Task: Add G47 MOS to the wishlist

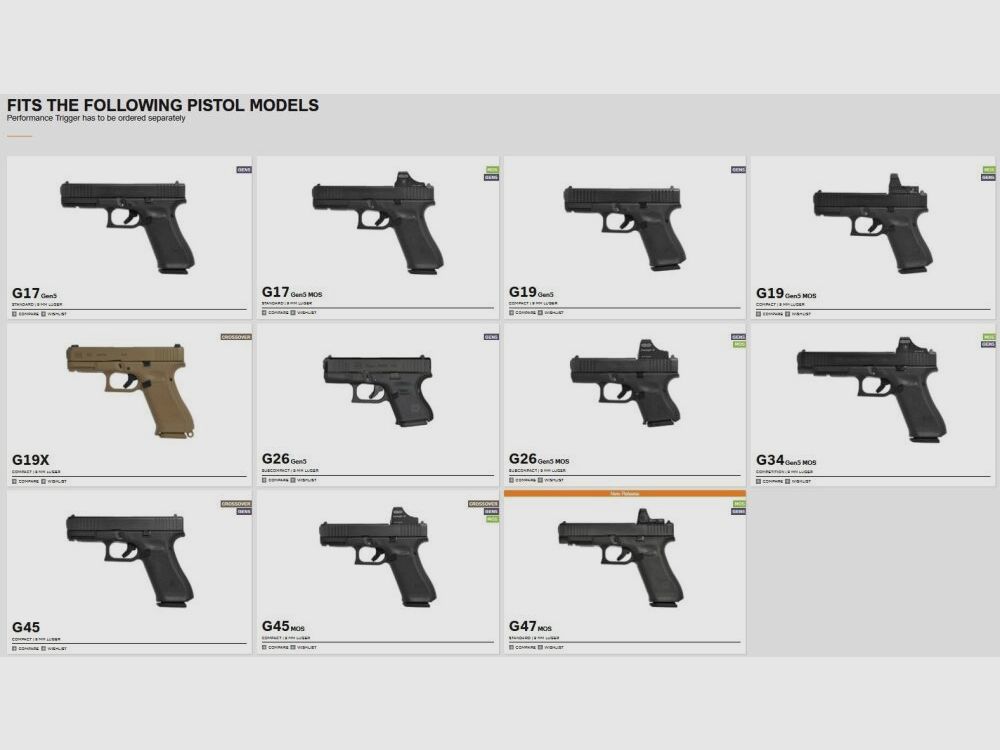Action: tap(541, 648)
